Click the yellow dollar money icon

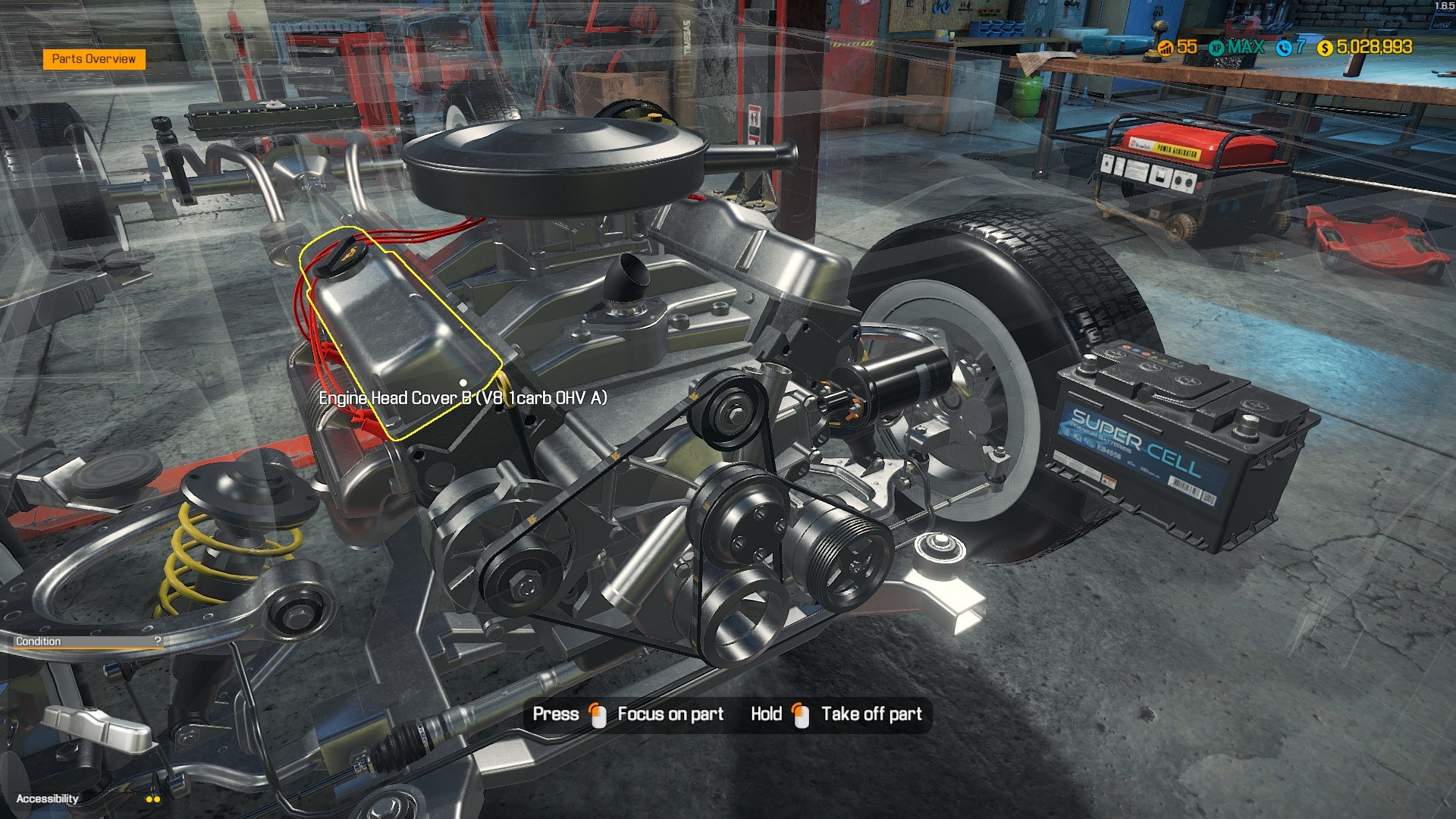pos(1324,48)
